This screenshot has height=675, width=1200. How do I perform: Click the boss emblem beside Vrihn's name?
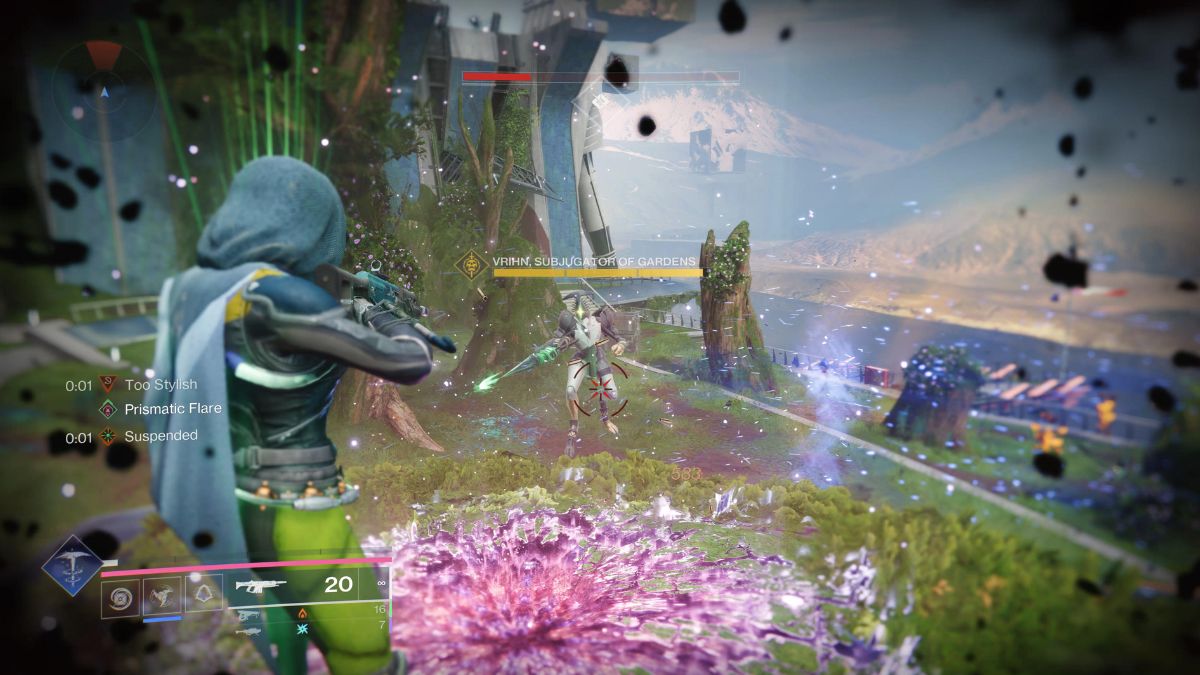tap(471, 265)
